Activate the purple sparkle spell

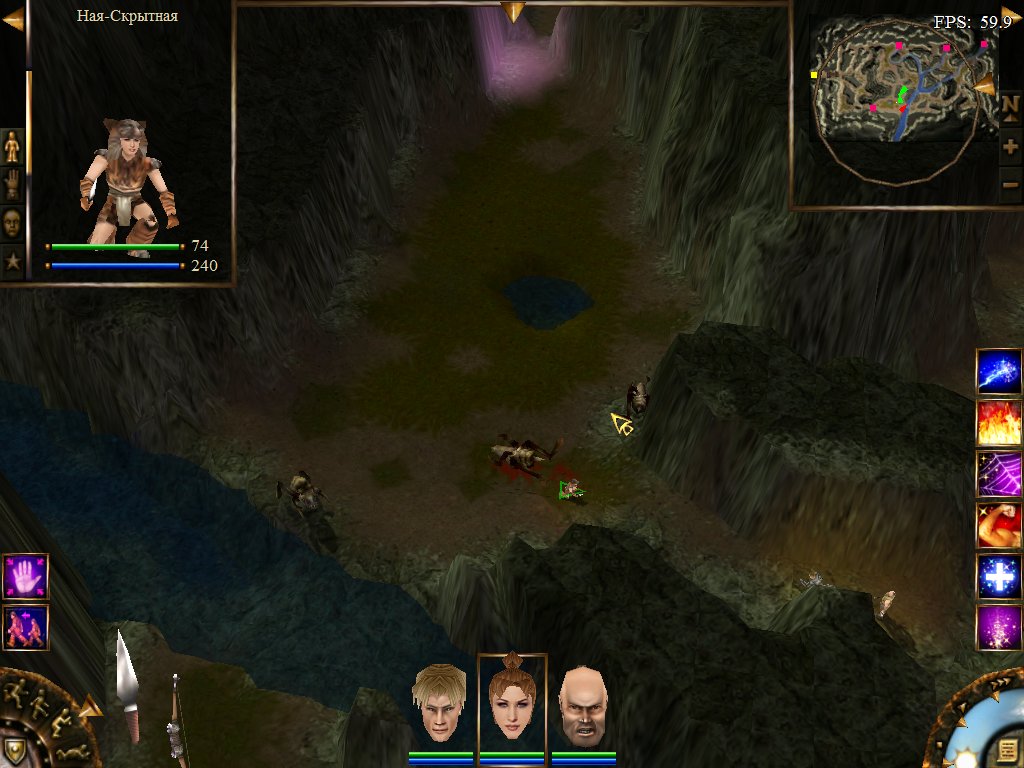998,628
